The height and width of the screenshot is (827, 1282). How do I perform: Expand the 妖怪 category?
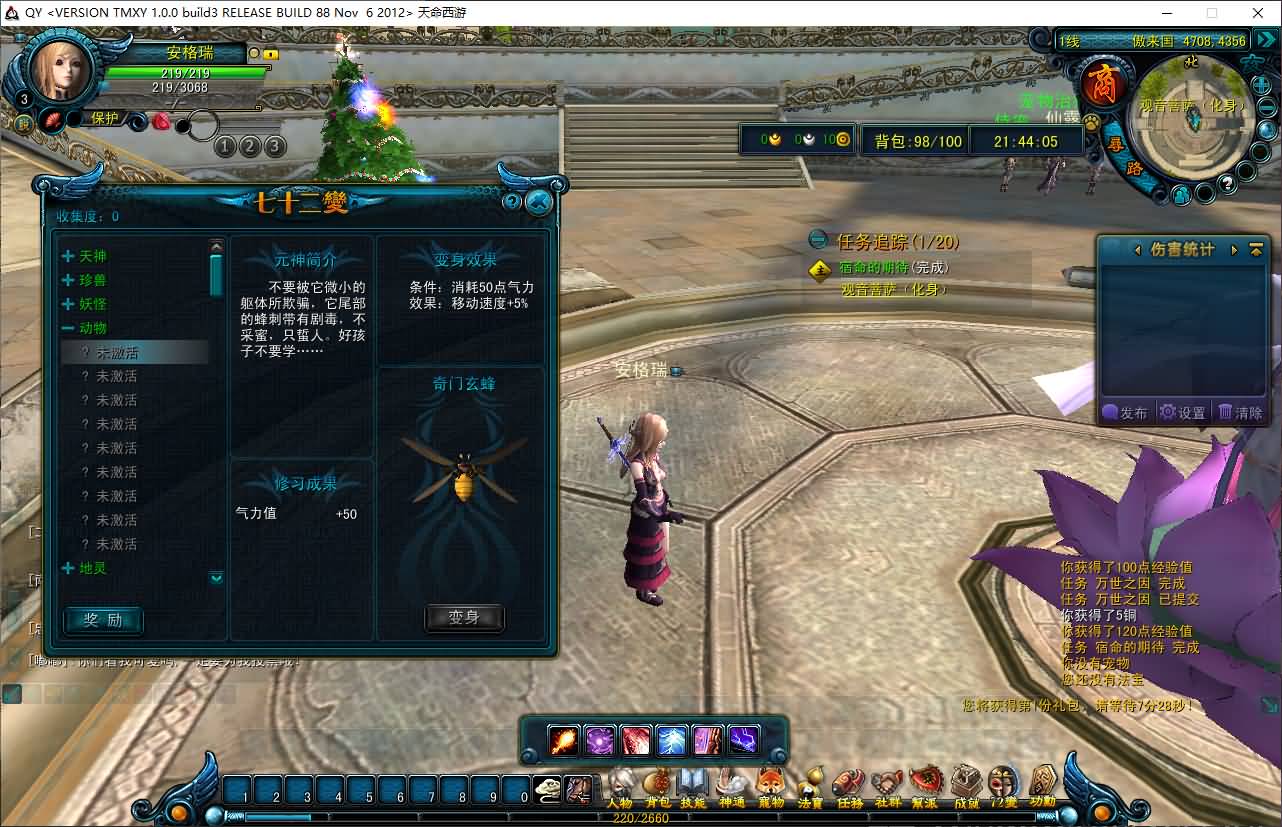[68, 304]
